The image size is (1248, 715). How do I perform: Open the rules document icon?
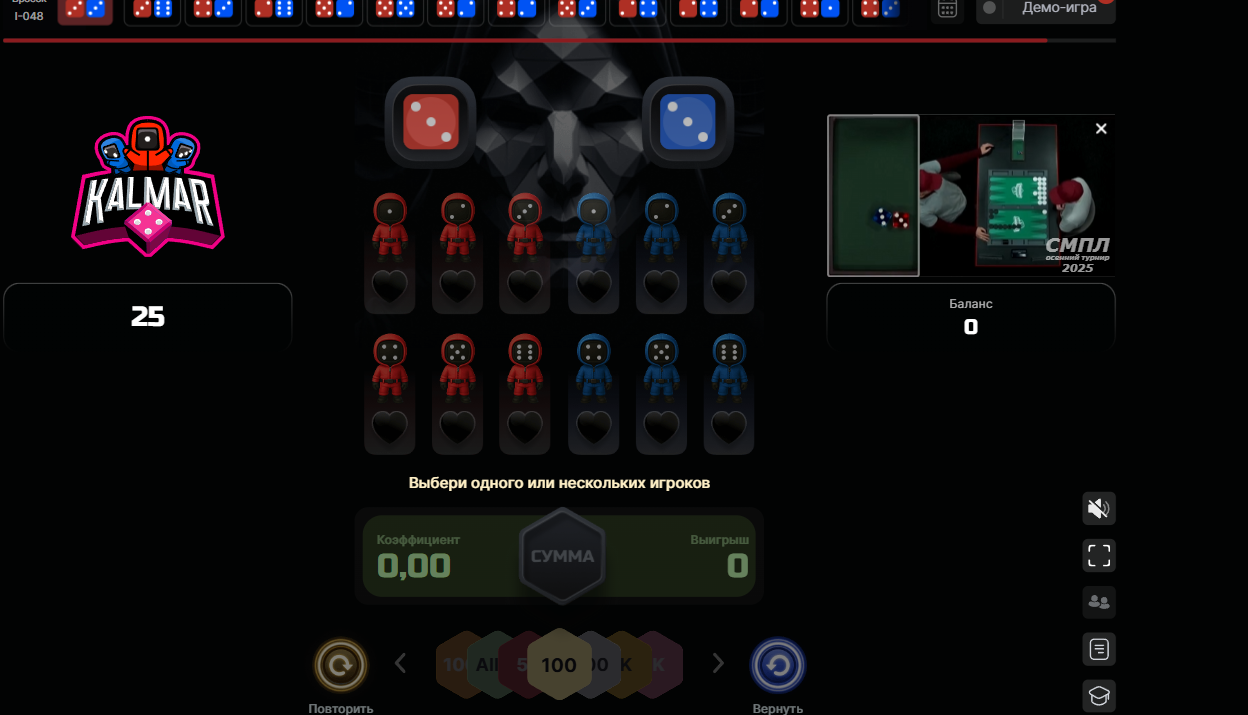tap(1099, 649)
